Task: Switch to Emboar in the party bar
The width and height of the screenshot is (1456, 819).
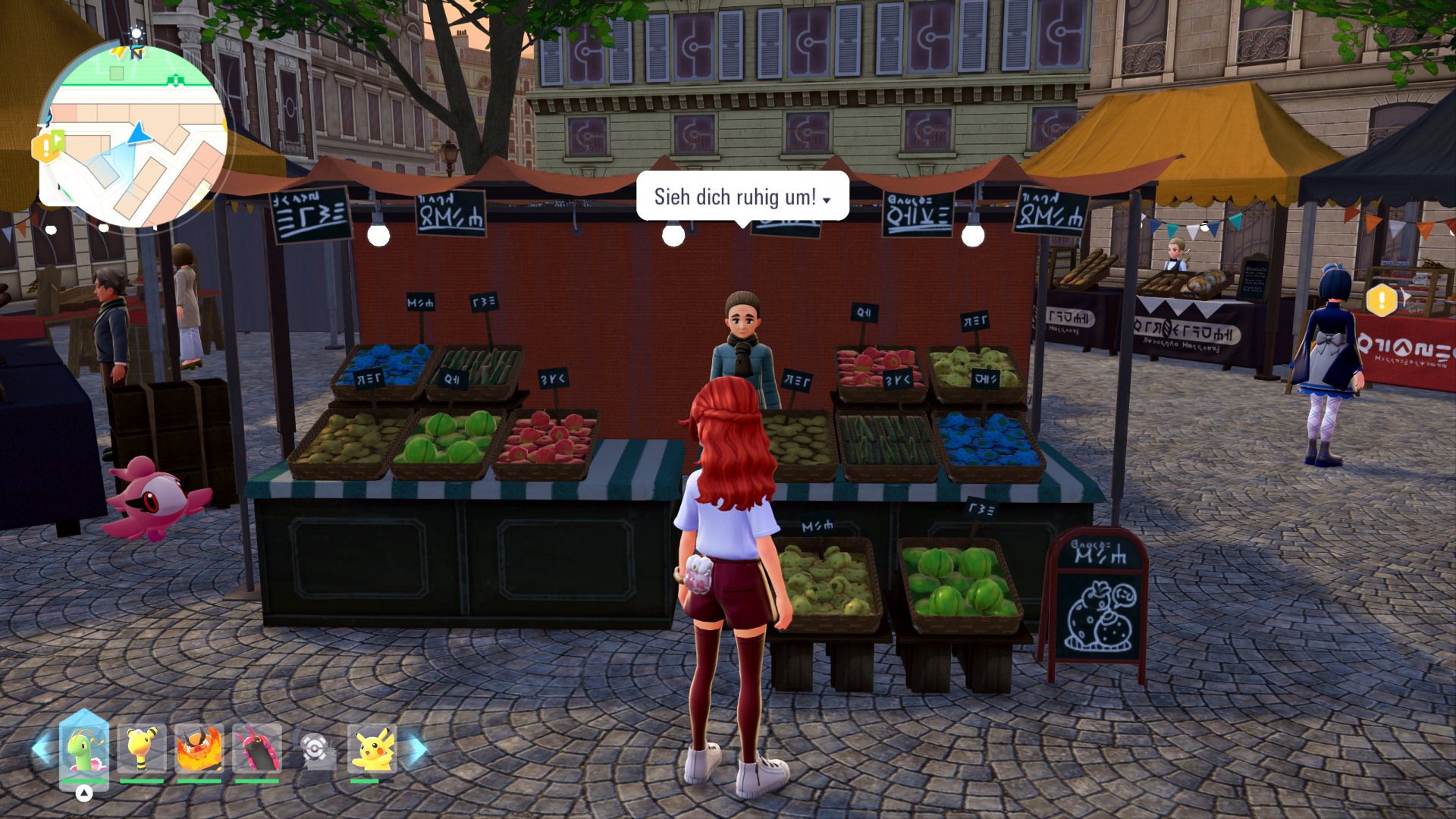Action: pyautogui.click(x=199, y=749)
